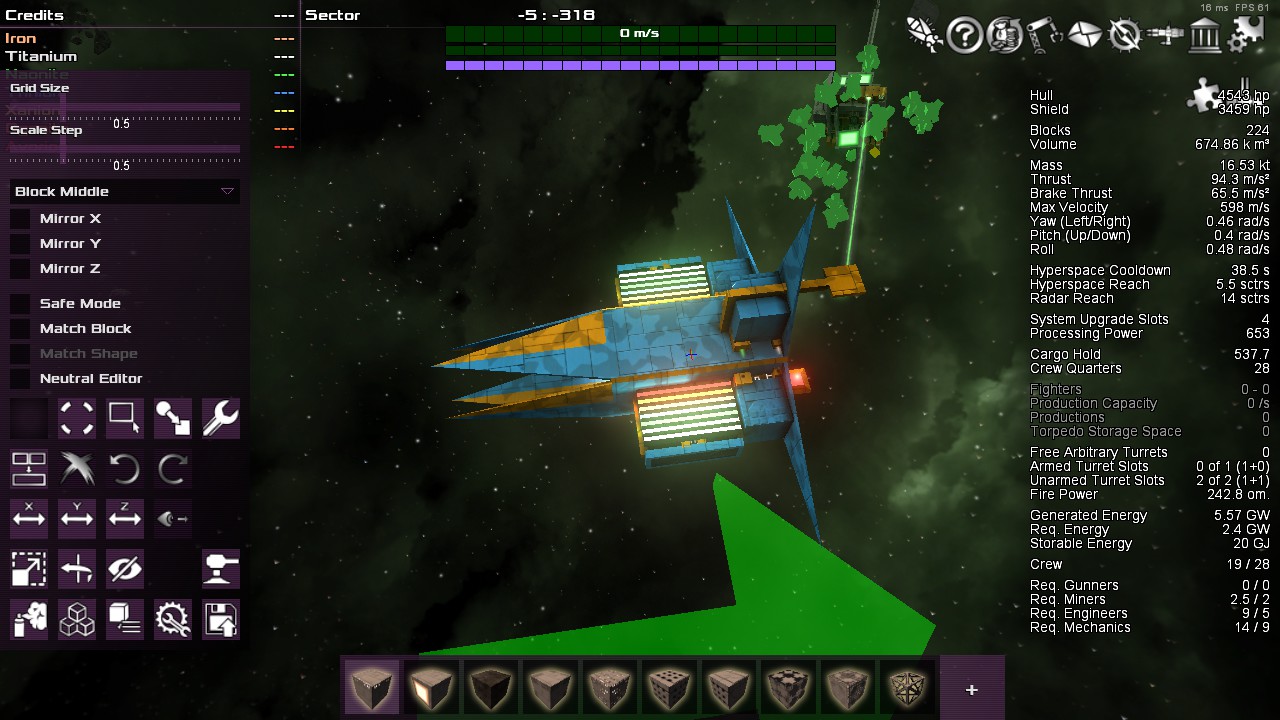Check the Match Block option

click(20, 328)
